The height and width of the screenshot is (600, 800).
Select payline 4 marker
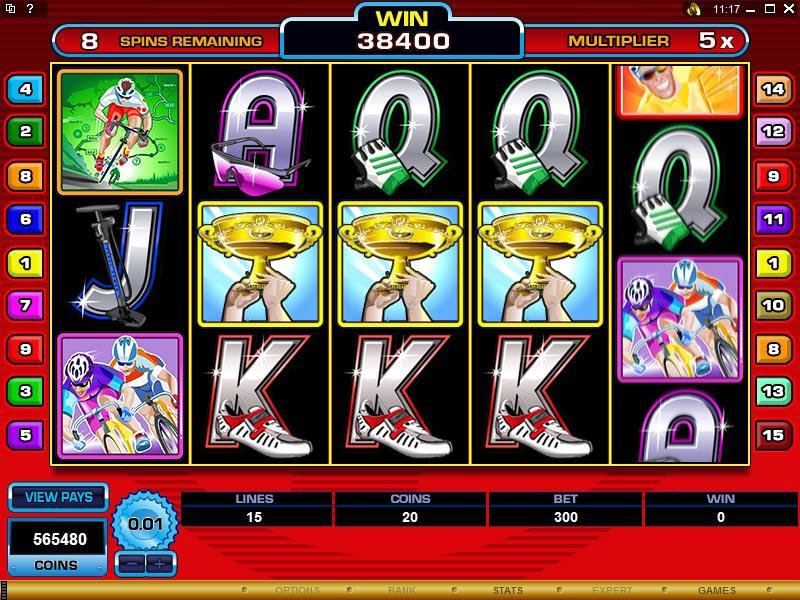pos(24,90)
